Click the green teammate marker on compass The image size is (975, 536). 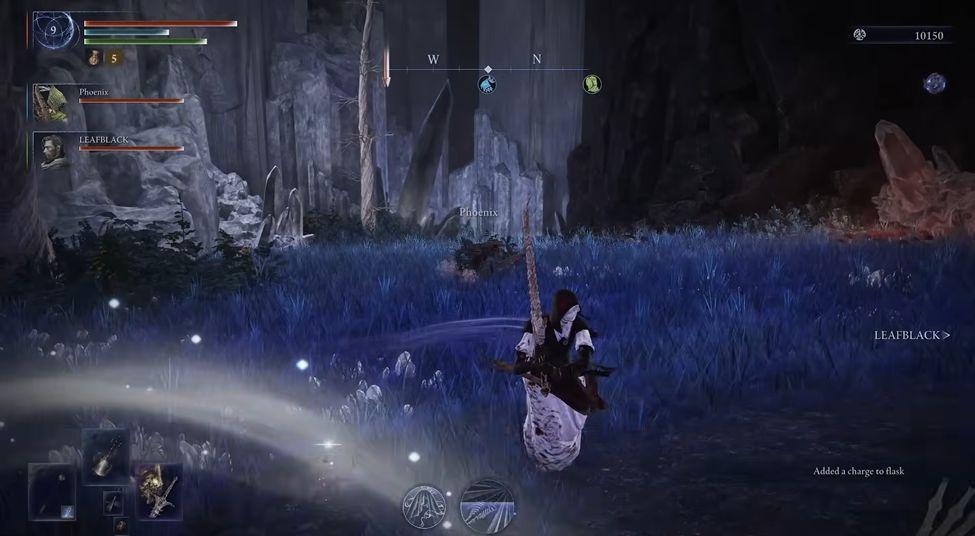tap(592, 85)
